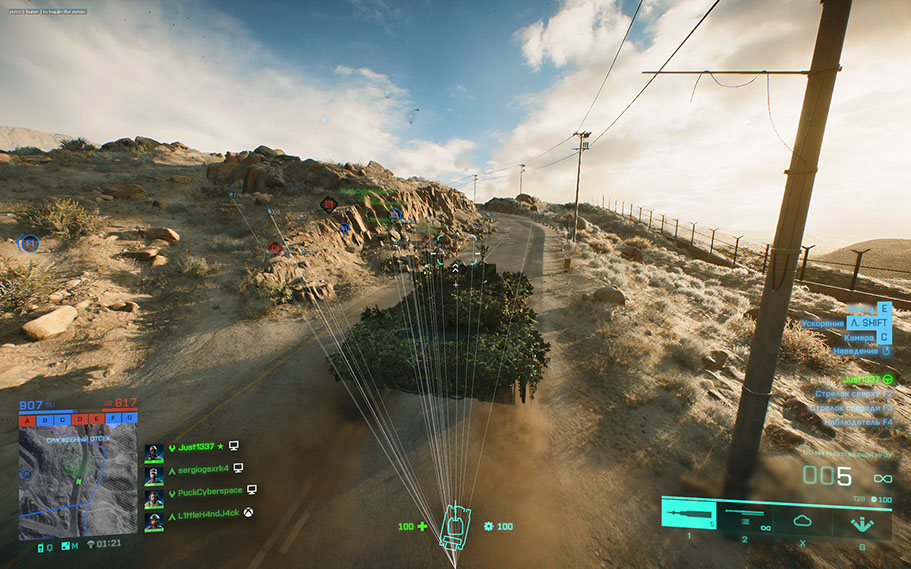Select the tank cannon shell weapon slot

coord(689,515)
